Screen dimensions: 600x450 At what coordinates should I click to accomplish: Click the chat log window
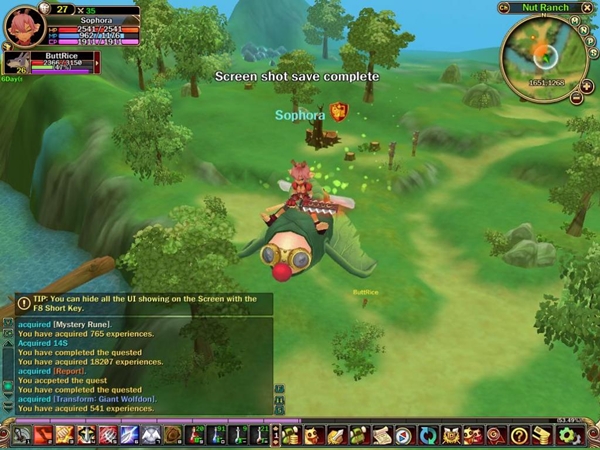coord(140,360)
